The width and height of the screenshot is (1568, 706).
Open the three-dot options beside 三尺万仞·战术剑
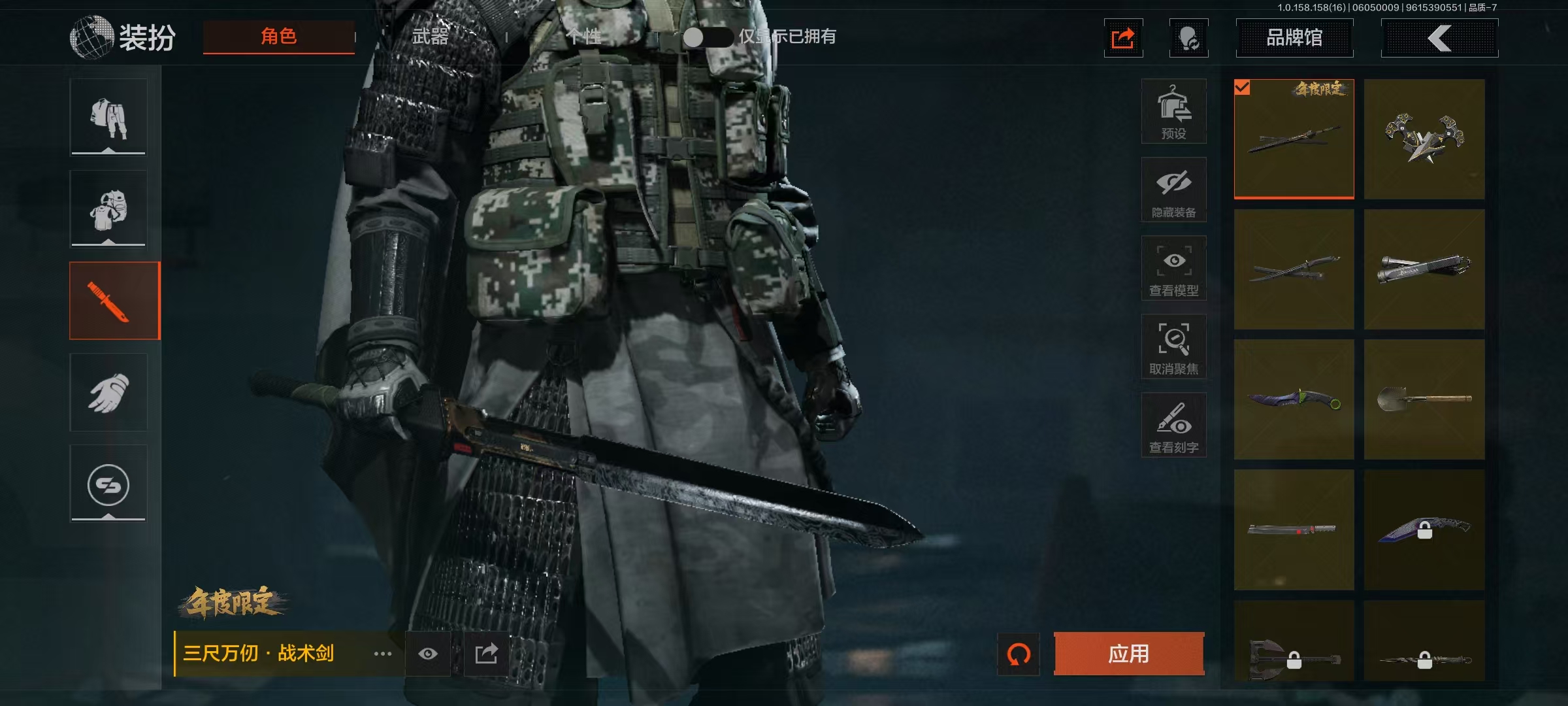(x=383, y=654)
